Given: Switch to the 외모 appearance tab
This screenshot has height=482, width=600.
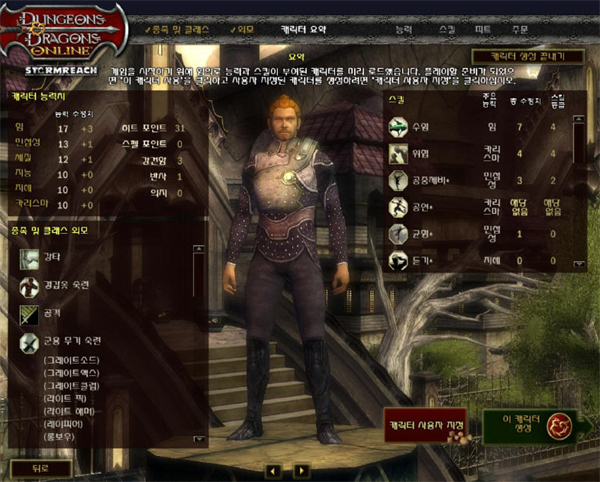Looking at the screenshot, I should 246,30.
